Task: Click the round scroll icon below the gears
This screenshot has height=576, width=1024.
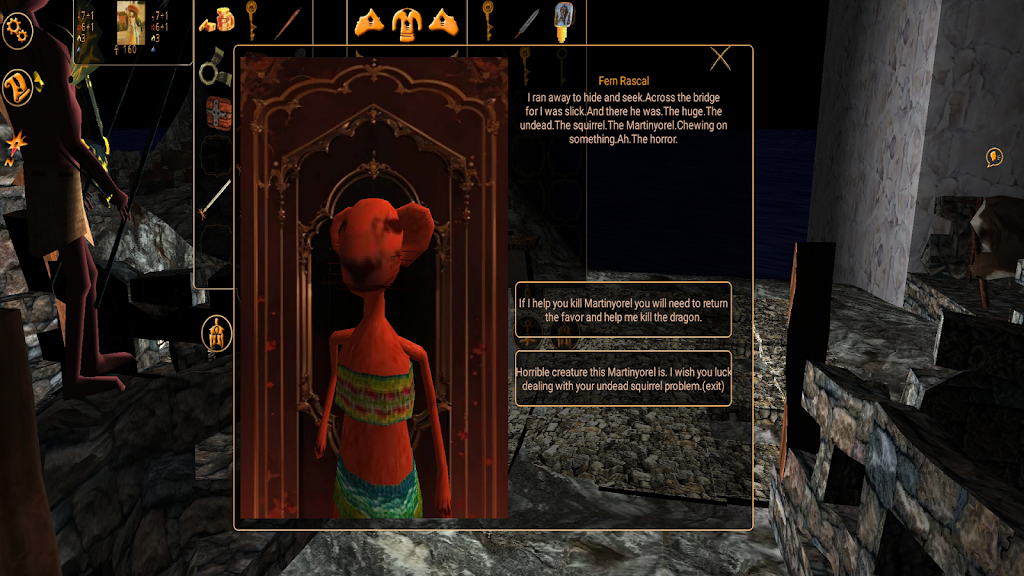Action: [x=18, y=87]
